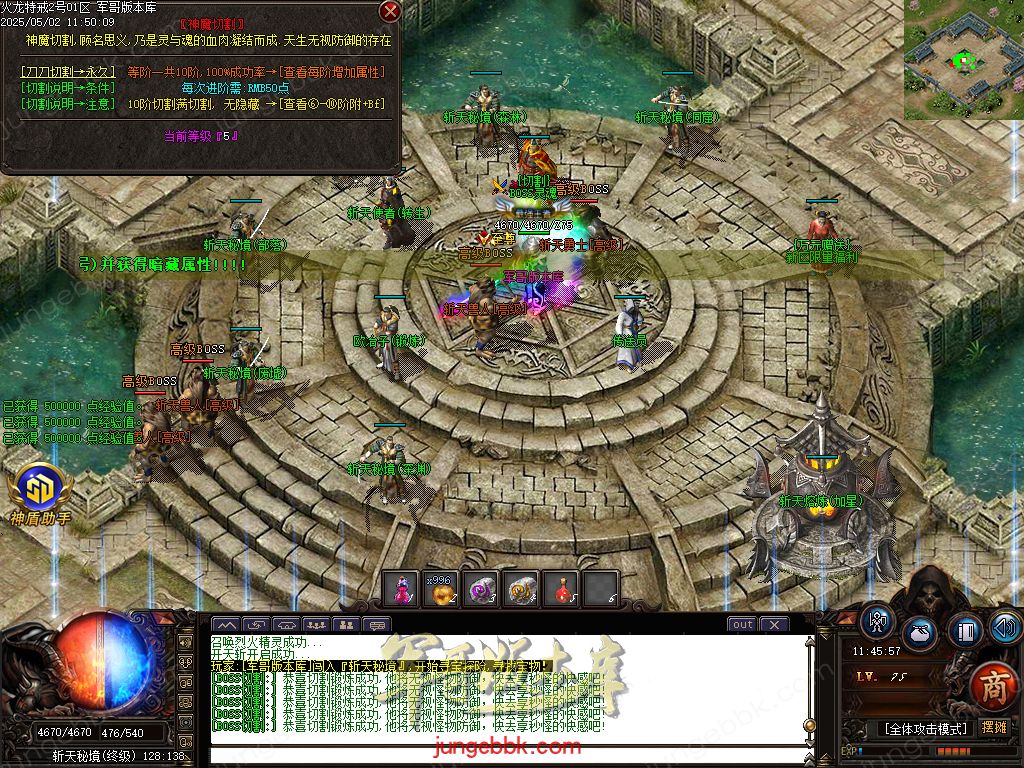Click the 摆摊 stall button
The height and width of the screenshot is (768, 1024).
click(x=995, y=727)
